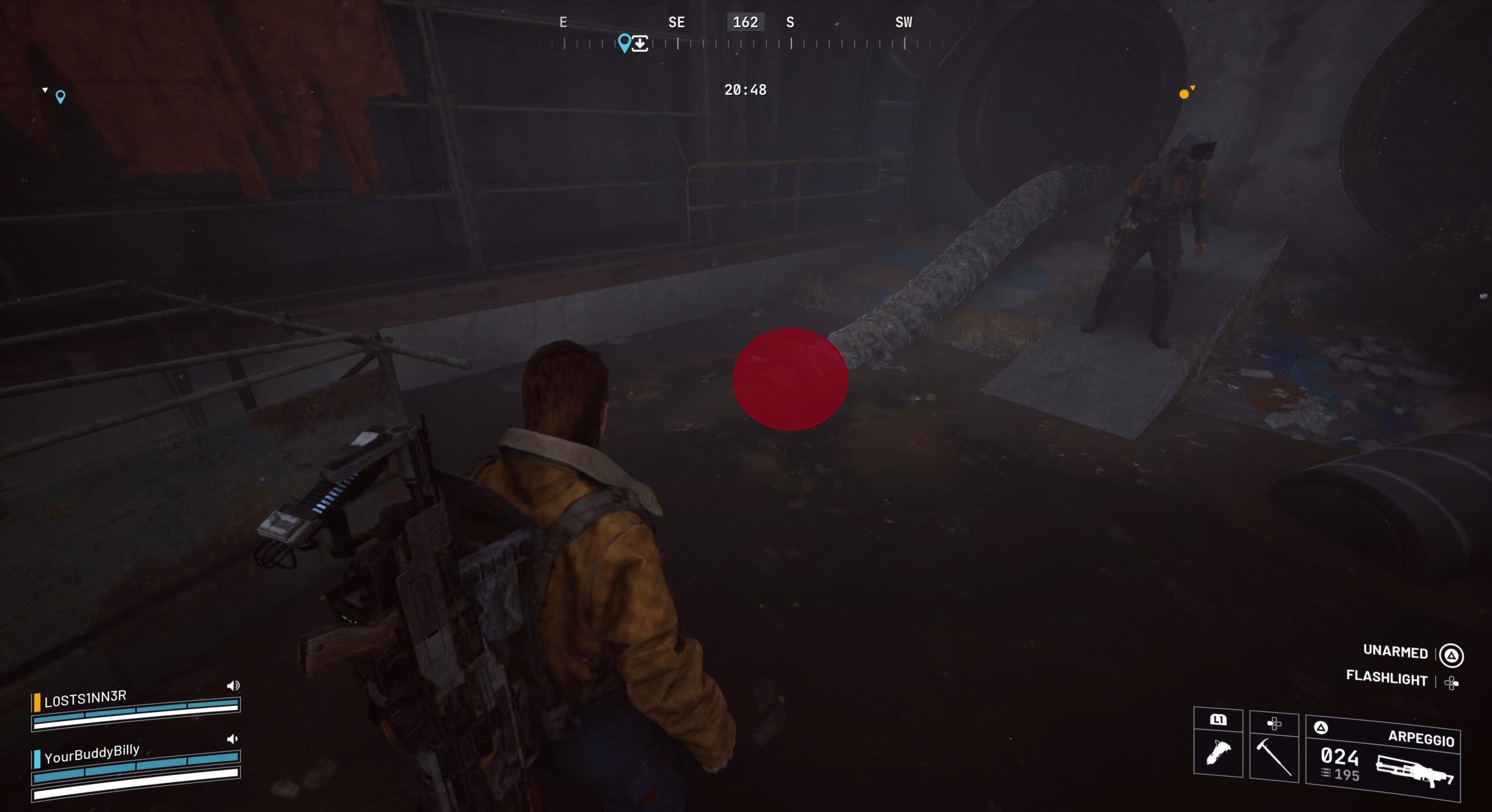The image size is (1492, 812).
Task: Click the orange teammate marker dot
Action: point(1184,94)
